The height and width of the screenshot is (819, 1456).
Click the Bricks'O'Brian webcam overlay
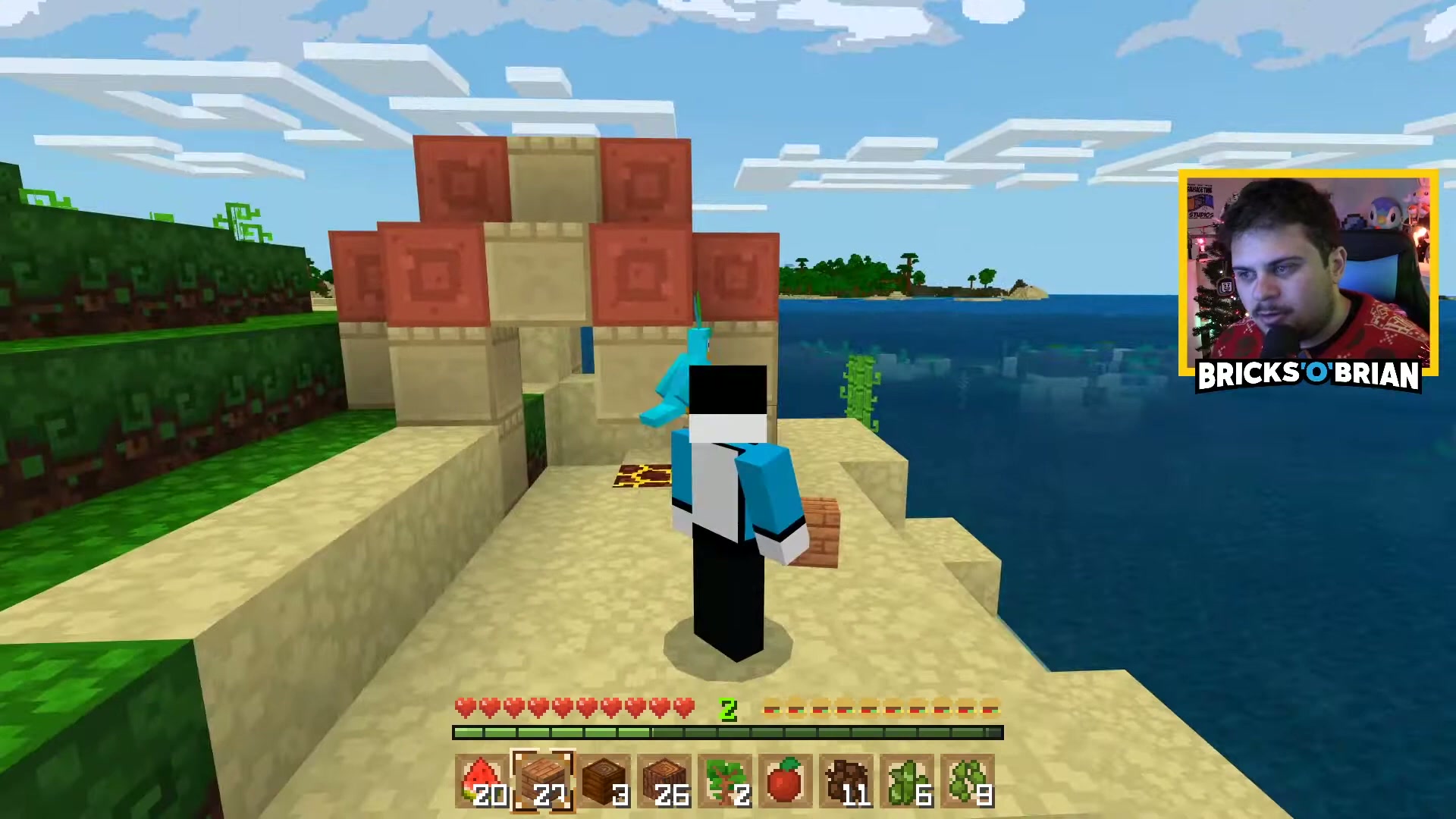1304,265
